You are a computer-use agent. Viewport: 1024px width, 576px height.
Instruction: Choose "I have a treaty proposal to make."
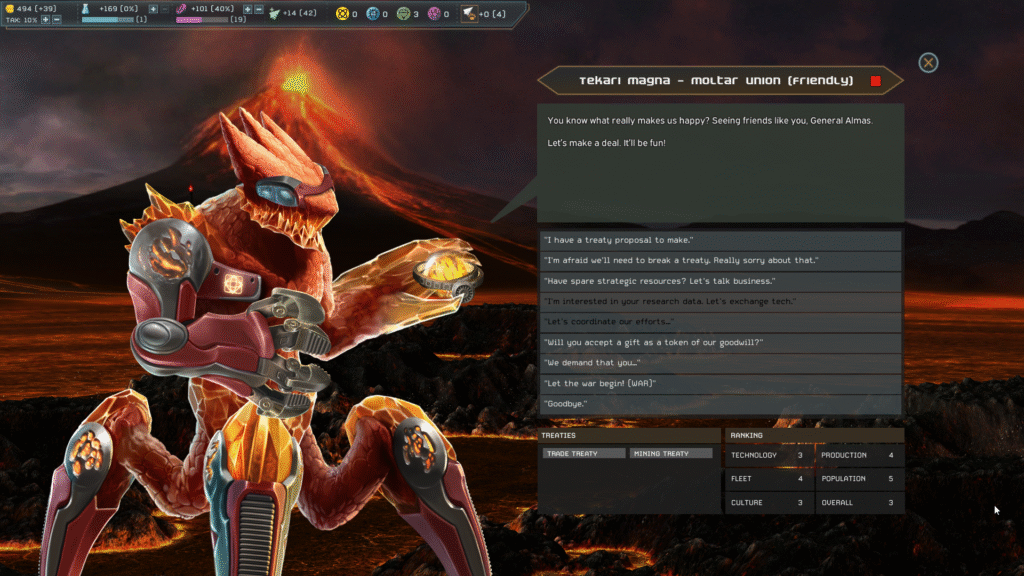click(720, 240)
